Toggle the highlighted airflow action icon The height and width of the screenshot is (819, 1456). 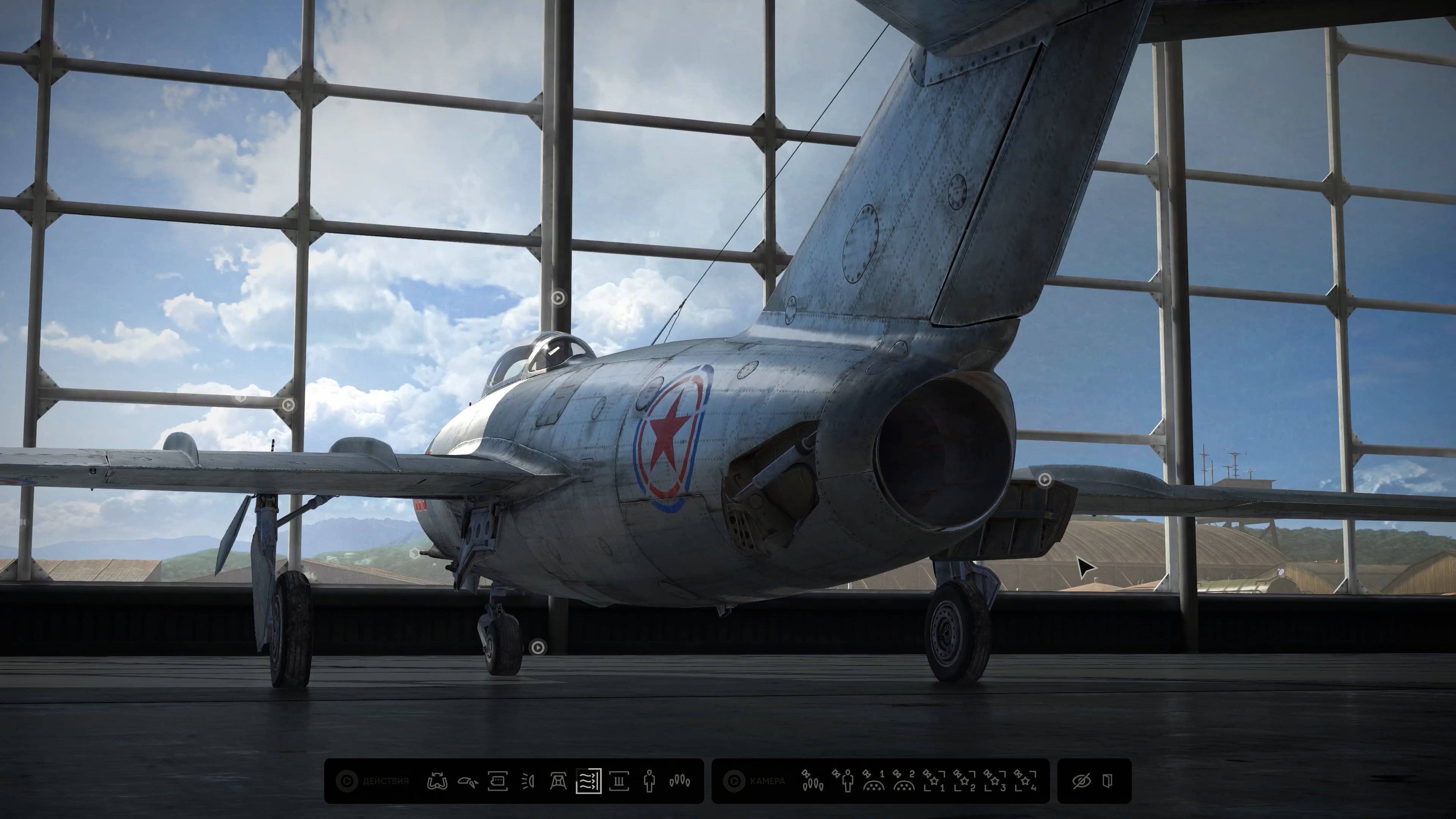[588, 781]
